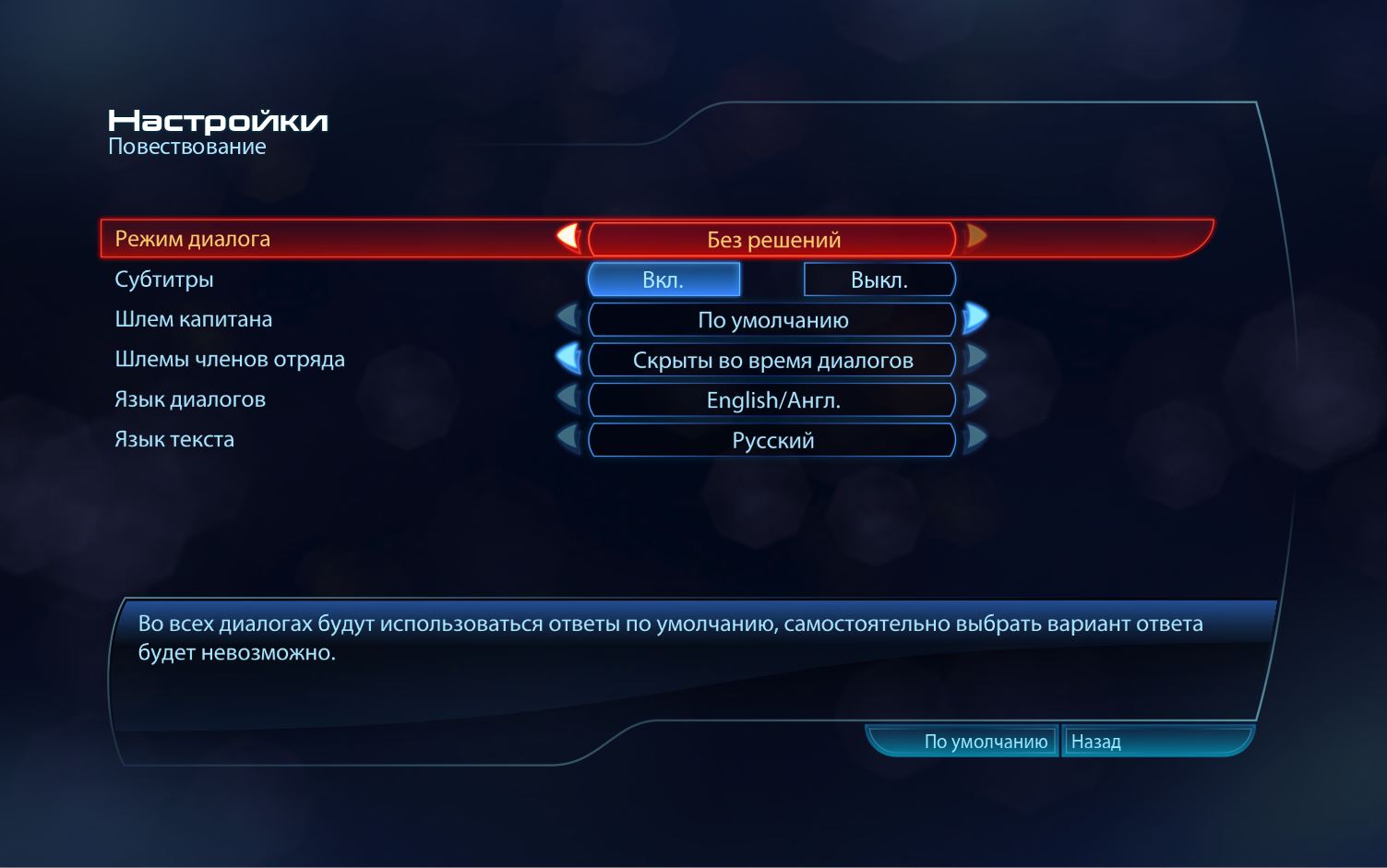Turn subtitles off with Выкл.
Viewport: 1387px width, 868px height.
point(879,279)
